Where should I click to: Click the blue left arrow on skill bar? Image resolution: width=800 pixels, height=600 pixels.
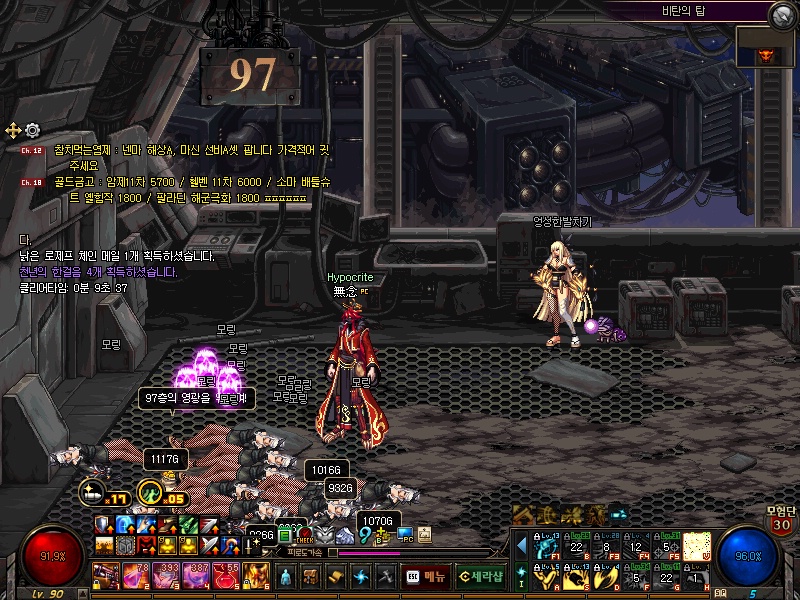[x=521, y=546]
